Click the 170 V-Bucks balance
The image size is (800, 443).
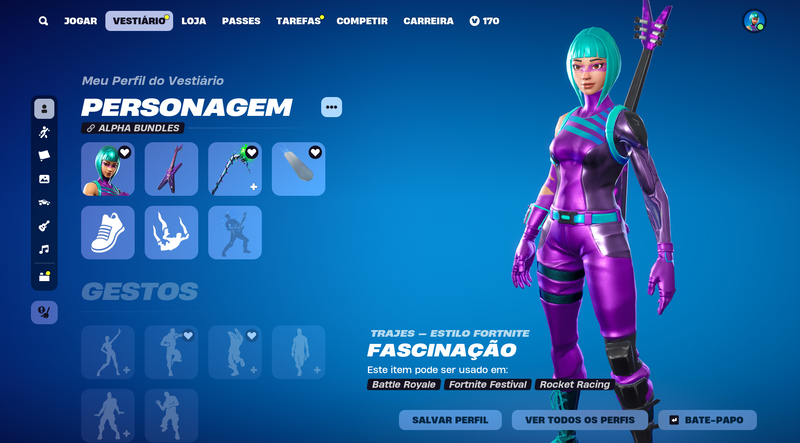pyautogui.click(x=484, y=21)
